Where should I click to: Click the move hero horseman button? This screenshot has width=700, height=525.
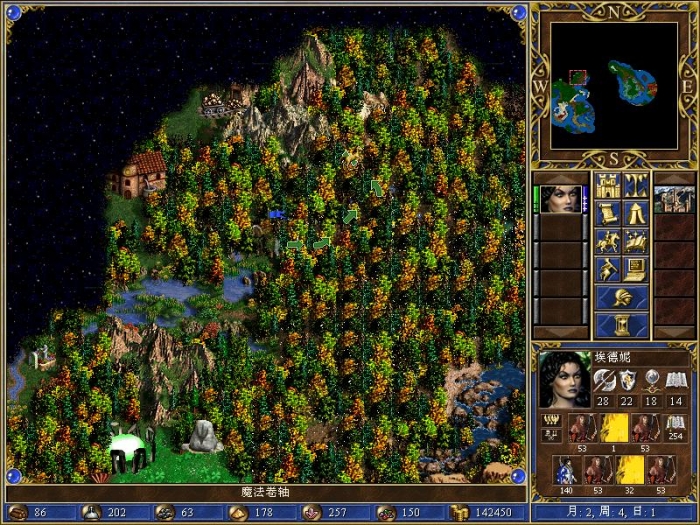(607, 241)
